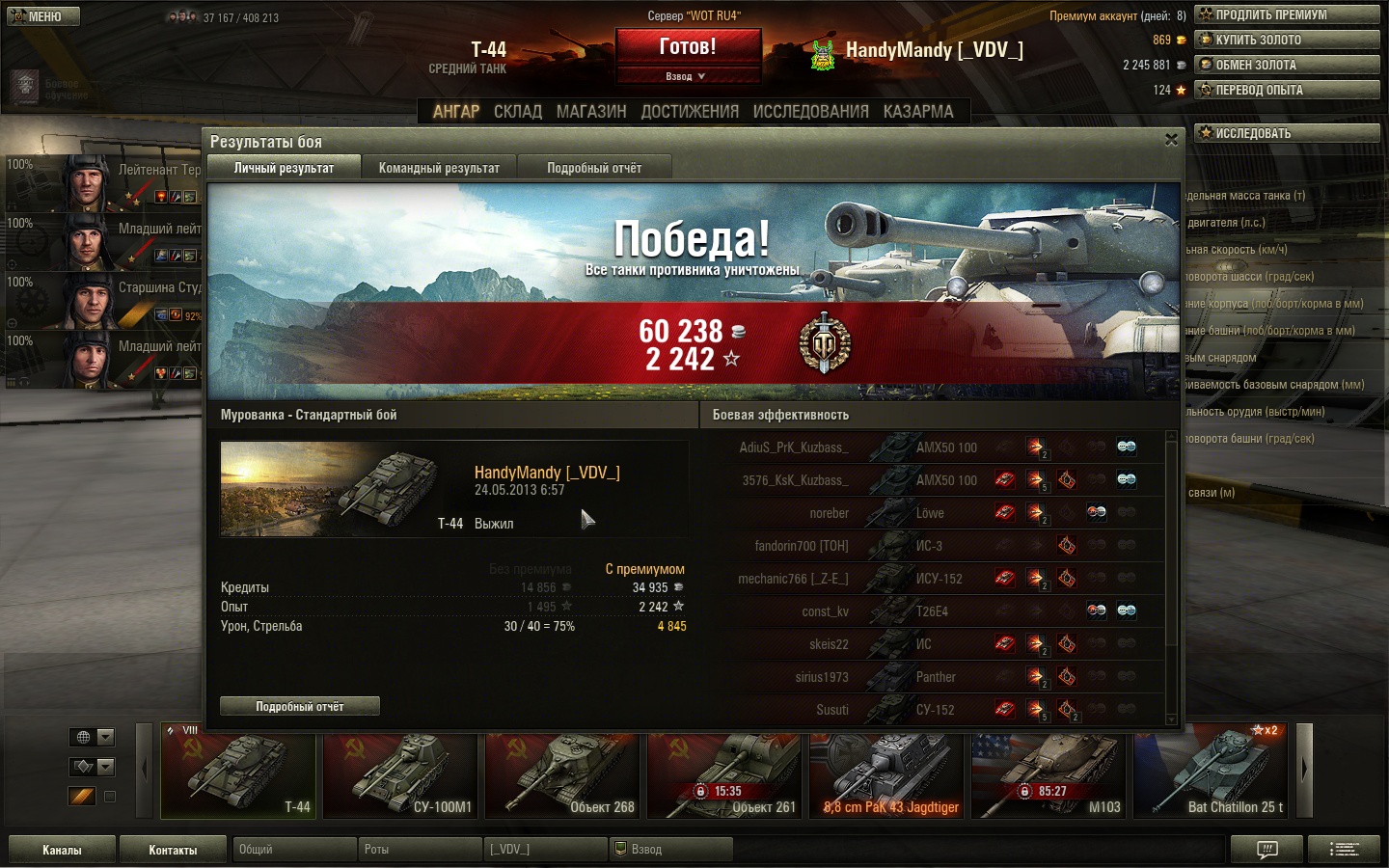This screenshot has width=1389, height=868.
Task: Go to the СКЛАД section
Action: (518, 112)
